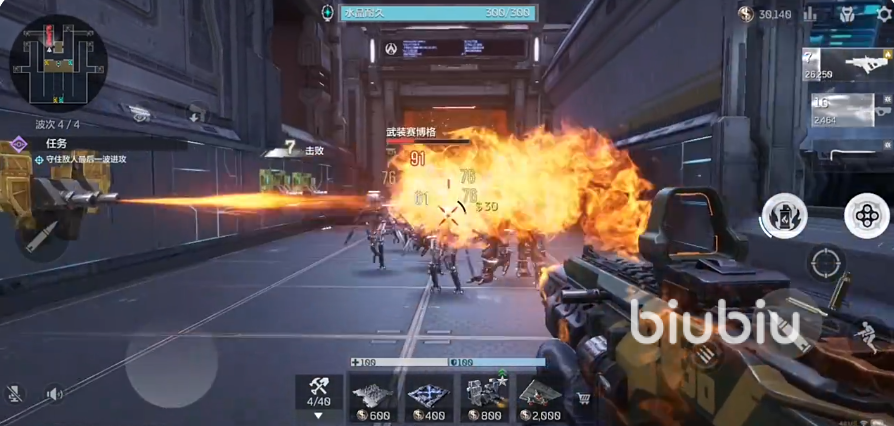This screenshot has height=426, width=894.
Task: Toggle the microphone mute icon
Action: point(14,395)
